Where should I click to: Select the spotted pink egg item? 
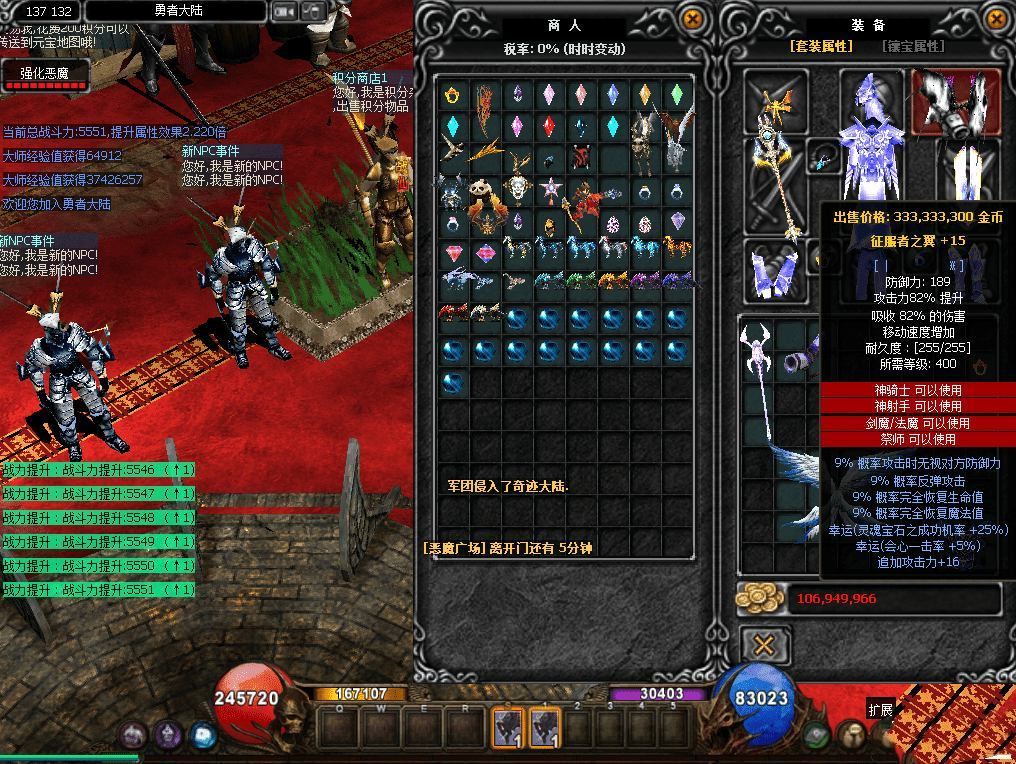(613, 223)
